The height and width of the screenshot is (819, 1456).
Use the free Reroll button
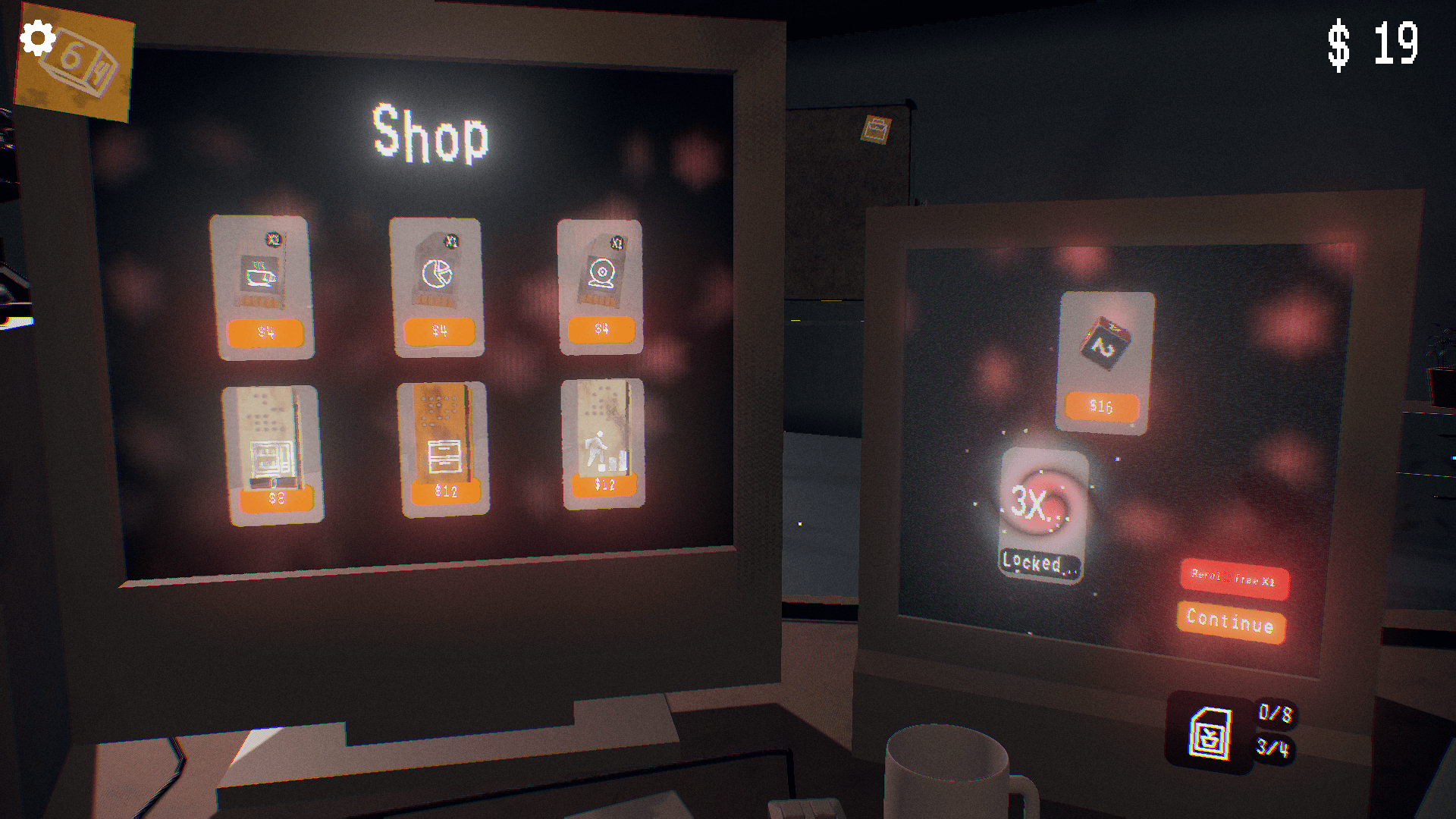point(1233,578)
